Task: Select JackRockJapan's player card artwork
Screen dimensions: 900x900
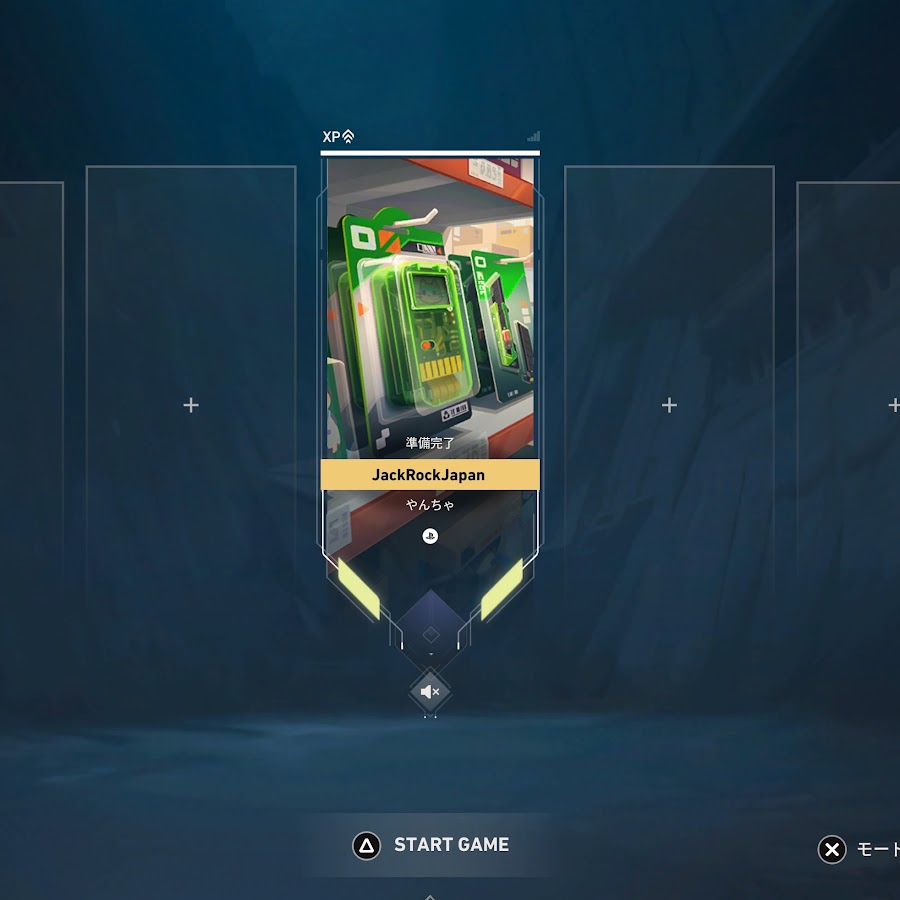Action: pyautogui.click(x=430, y=300)
